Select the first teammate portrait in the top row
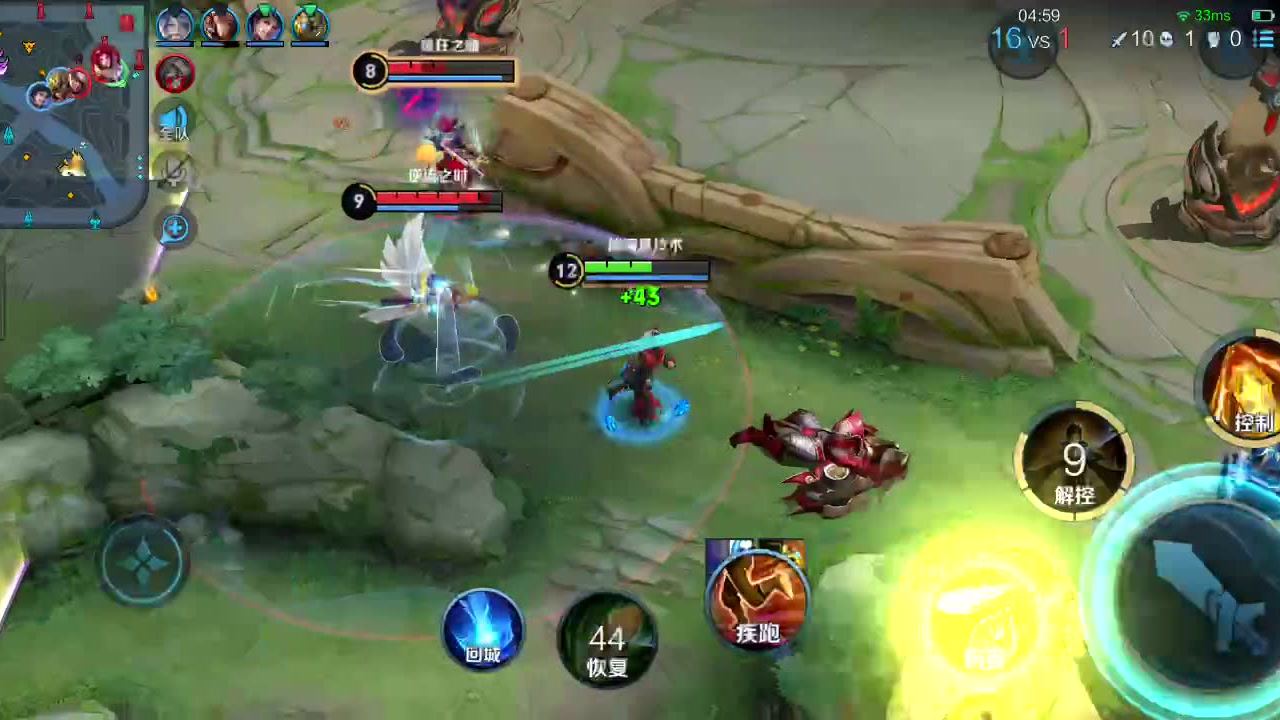 tap(175, 24)
